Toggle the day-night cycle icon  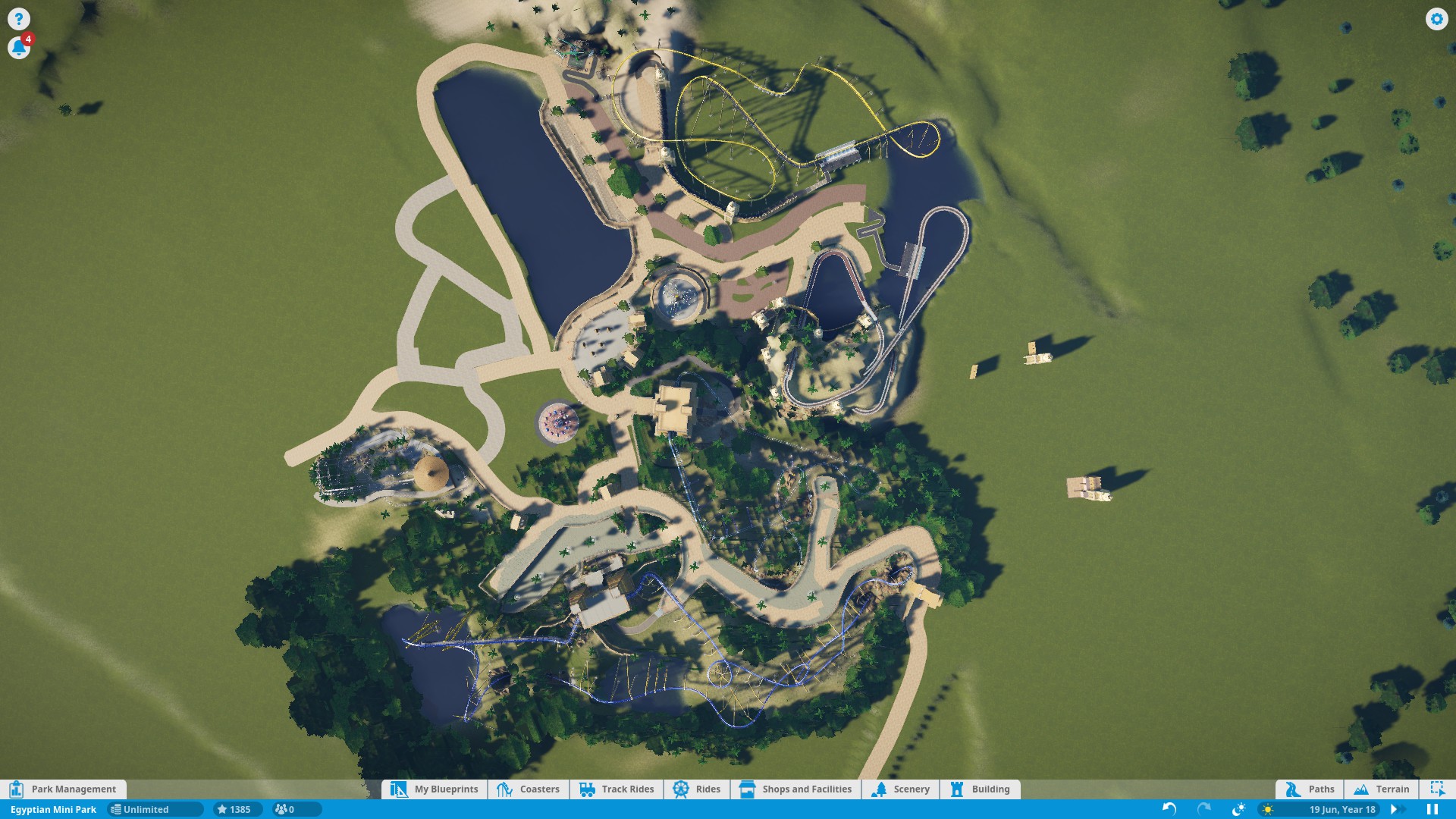pos(1239,810)
